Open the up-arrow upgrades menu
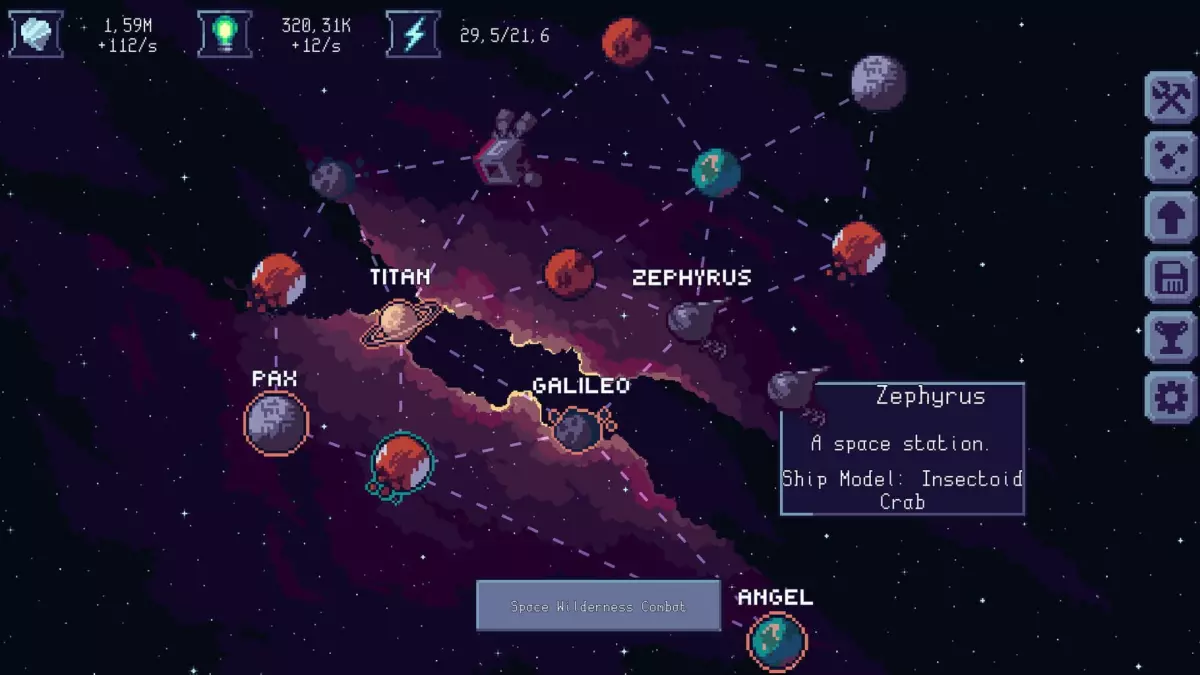The height and width of the screenshot is (675, 1200). click(x=1171, y=218)
